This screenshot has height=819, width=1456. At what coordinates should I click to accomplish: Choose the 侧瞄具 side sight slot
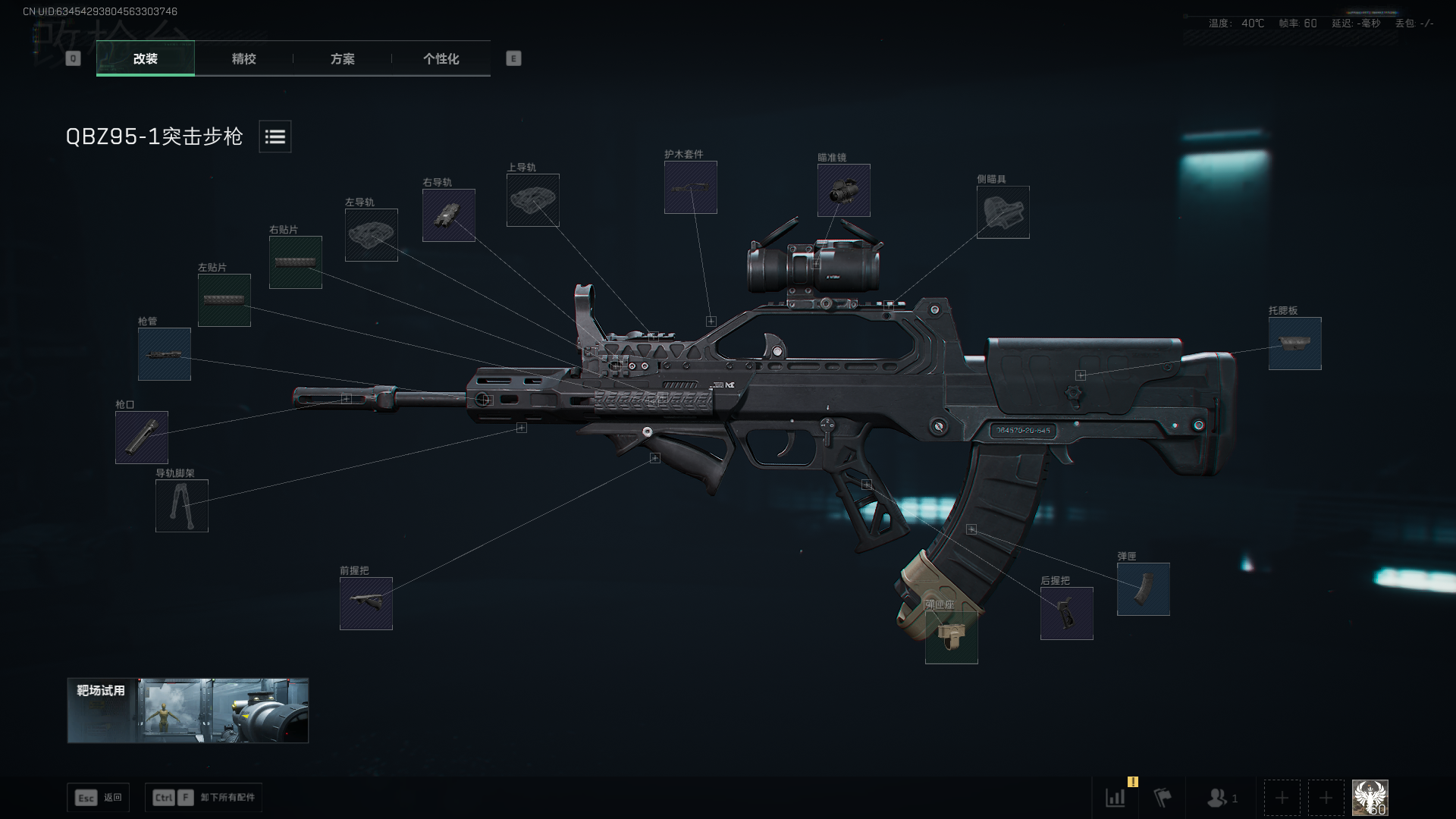pyautogui.click(x=1003, y=212)
